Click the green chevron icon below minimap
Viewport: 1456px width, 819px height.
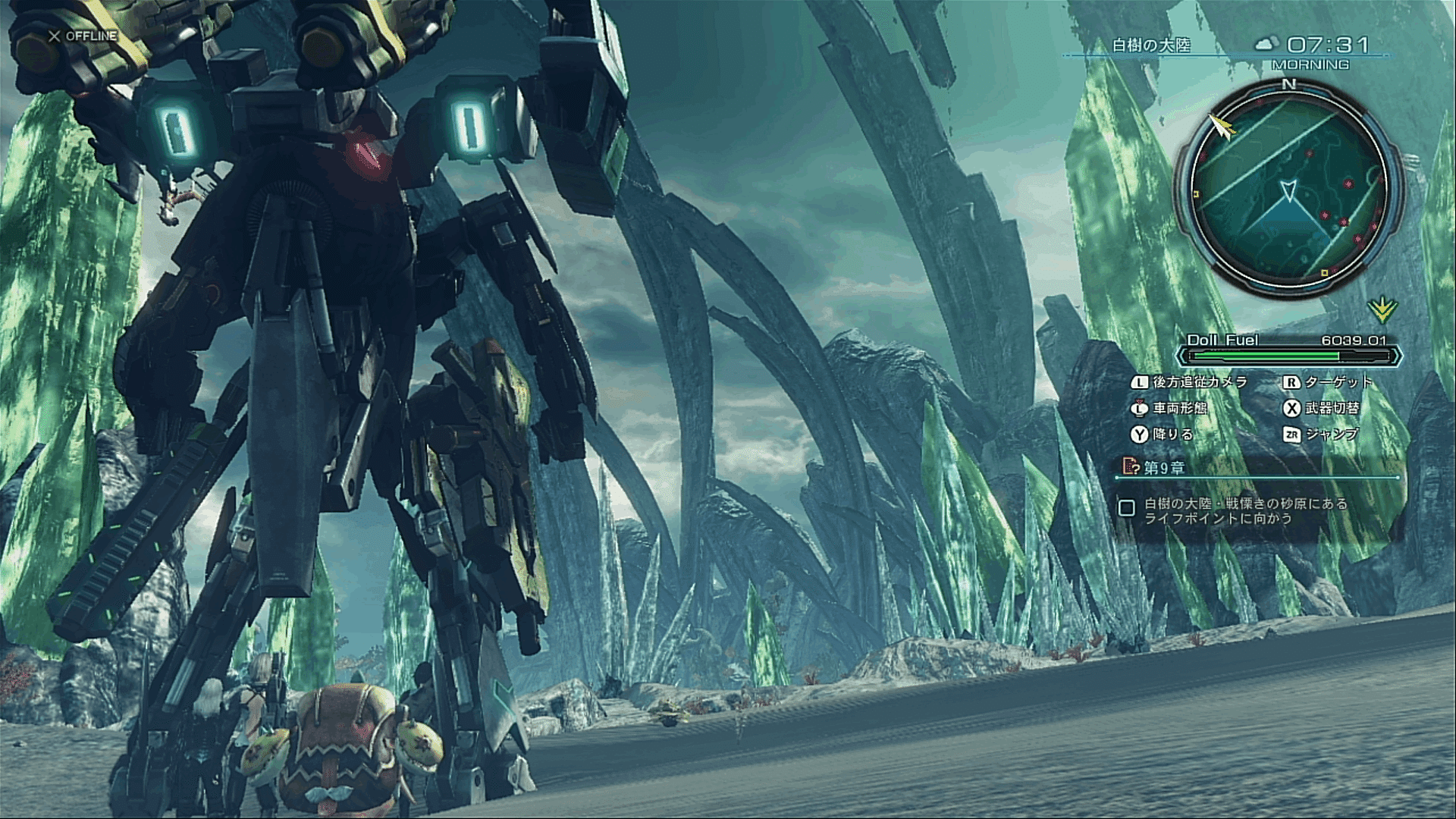[x=1382, y=309]
